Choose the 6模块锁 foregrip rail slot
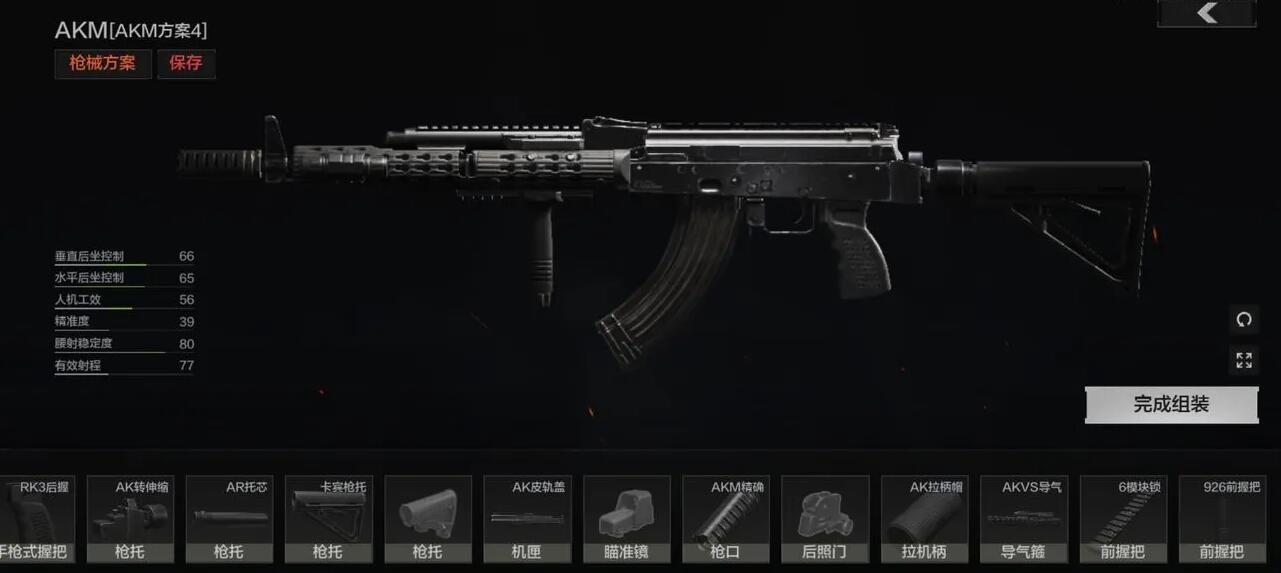This screenshot has width=1281, height=573. point(1123,518)
